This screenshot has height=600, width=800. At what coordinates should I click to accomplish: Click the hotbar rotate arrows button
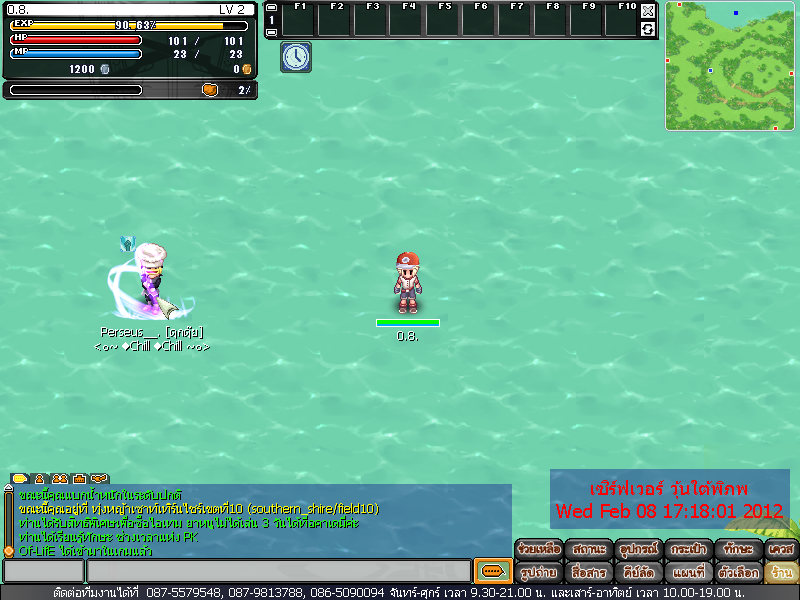click(x=648, y=29)
